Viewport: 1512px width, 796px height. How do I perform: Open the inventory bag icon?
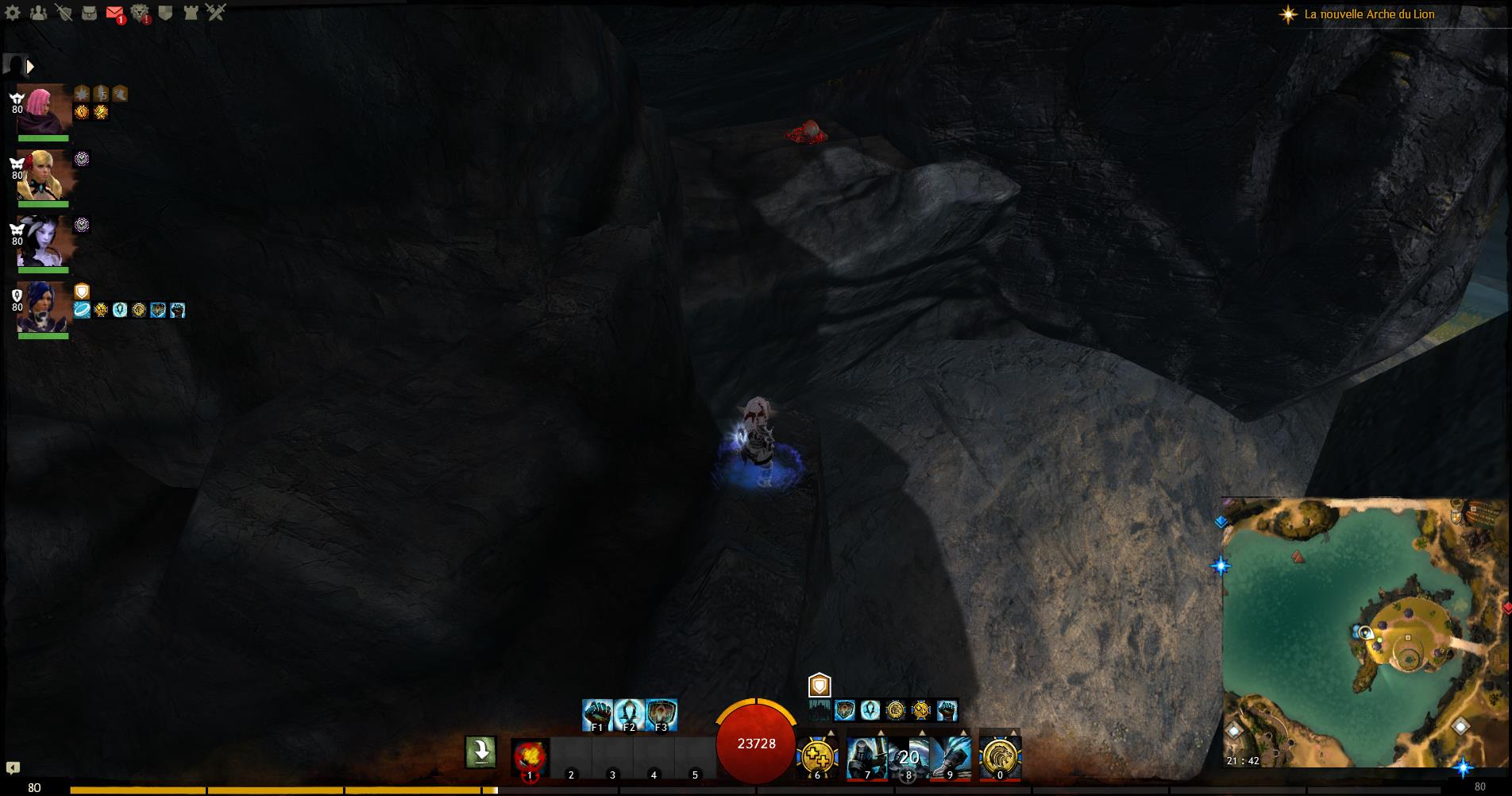coord(89,13)
